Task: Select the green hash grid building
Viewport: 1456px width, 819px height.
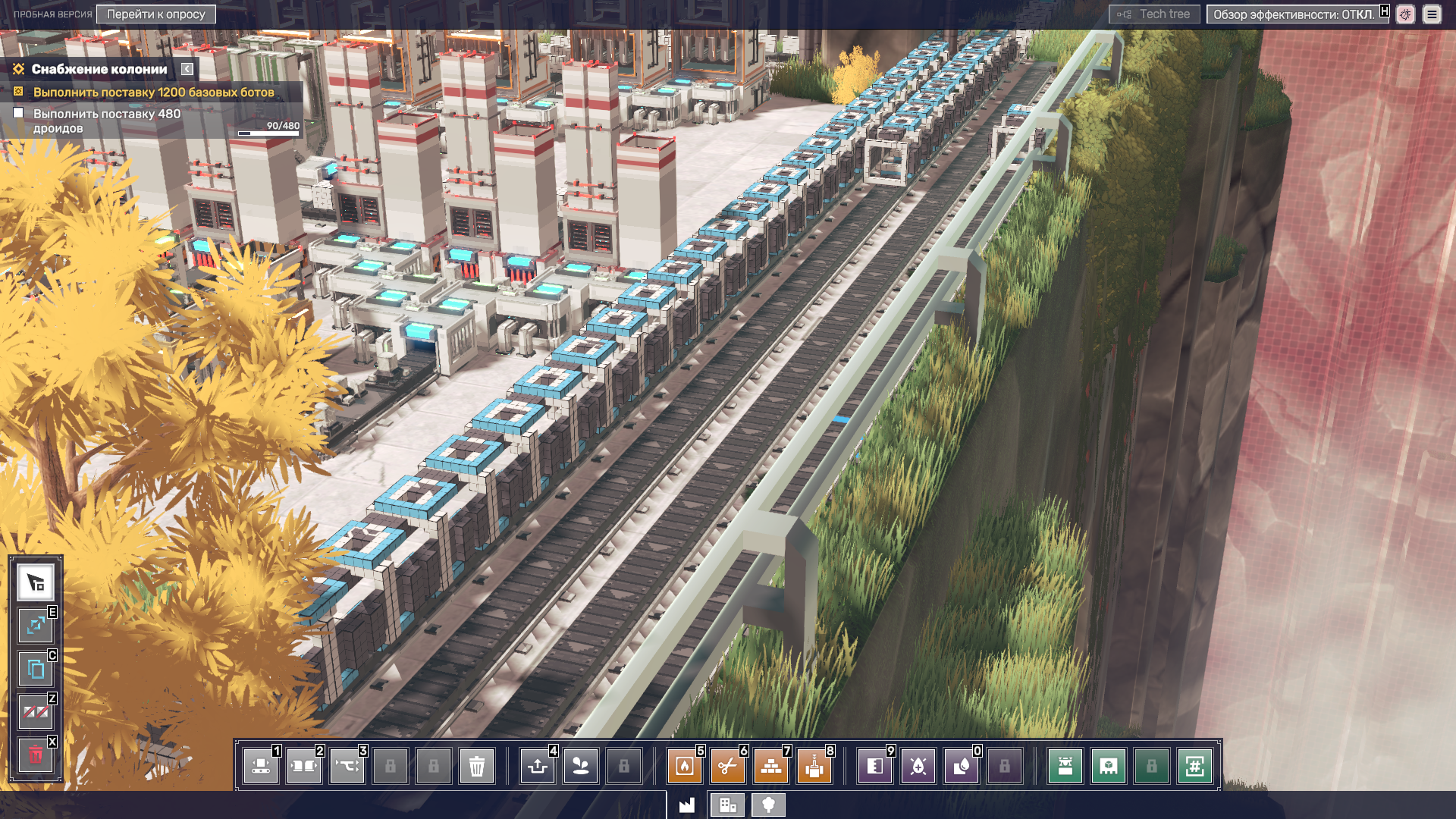Action: [1194, 766]
